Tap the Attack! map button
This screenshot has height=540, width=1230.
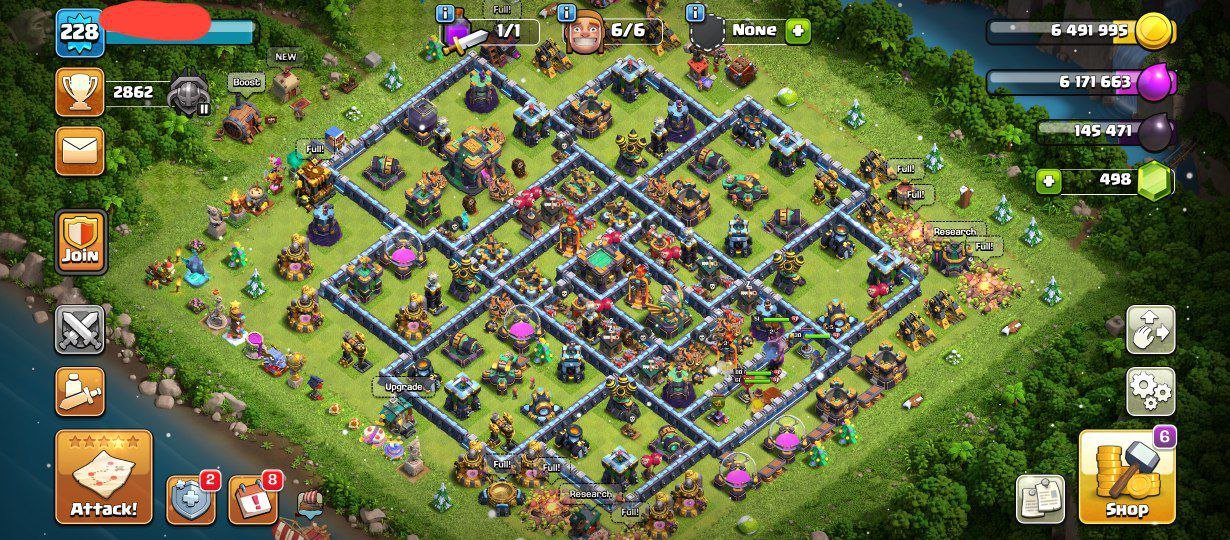tap(104, 477)
